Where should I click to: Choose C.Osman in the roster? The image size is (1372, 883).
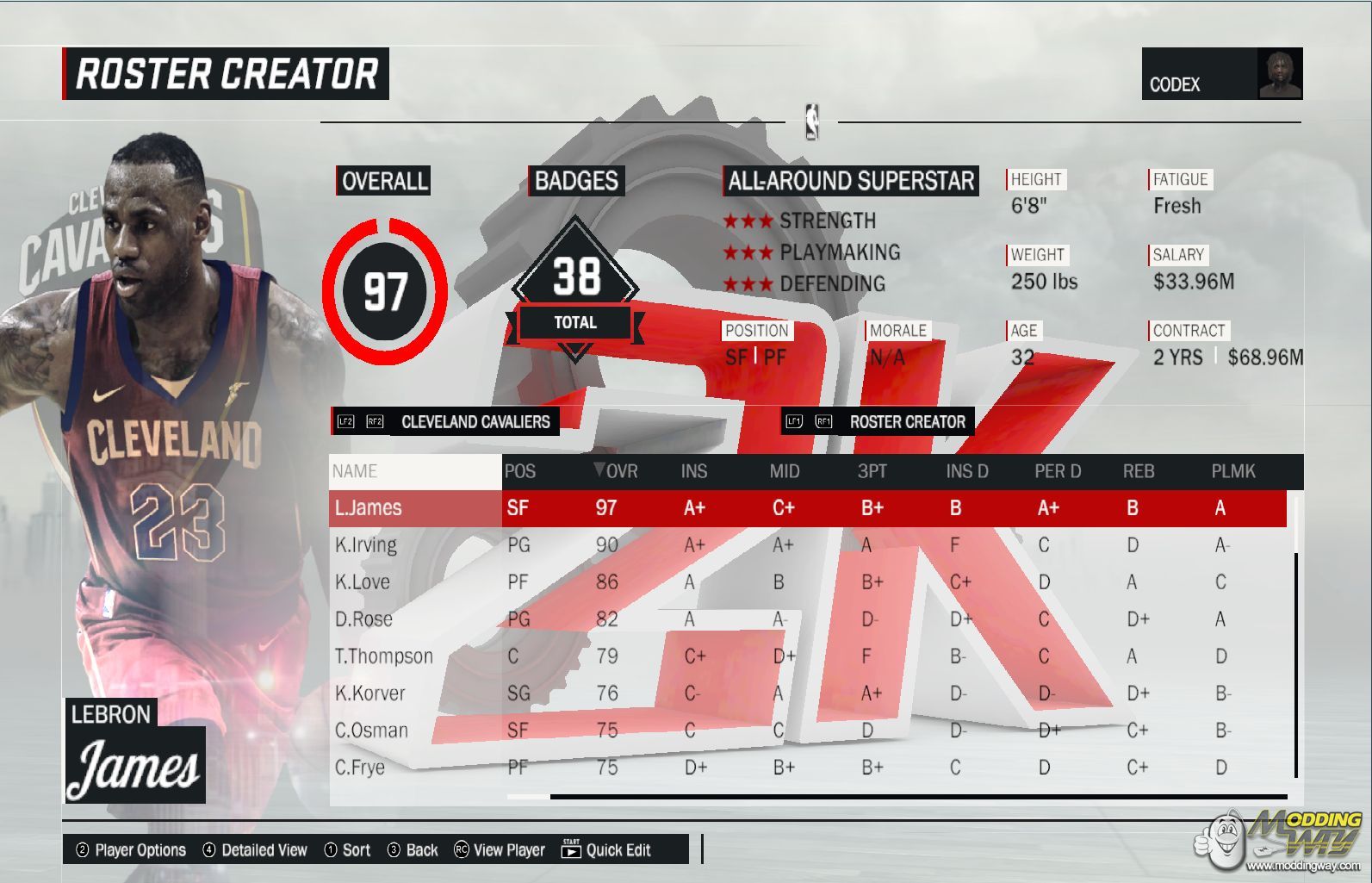371,731
